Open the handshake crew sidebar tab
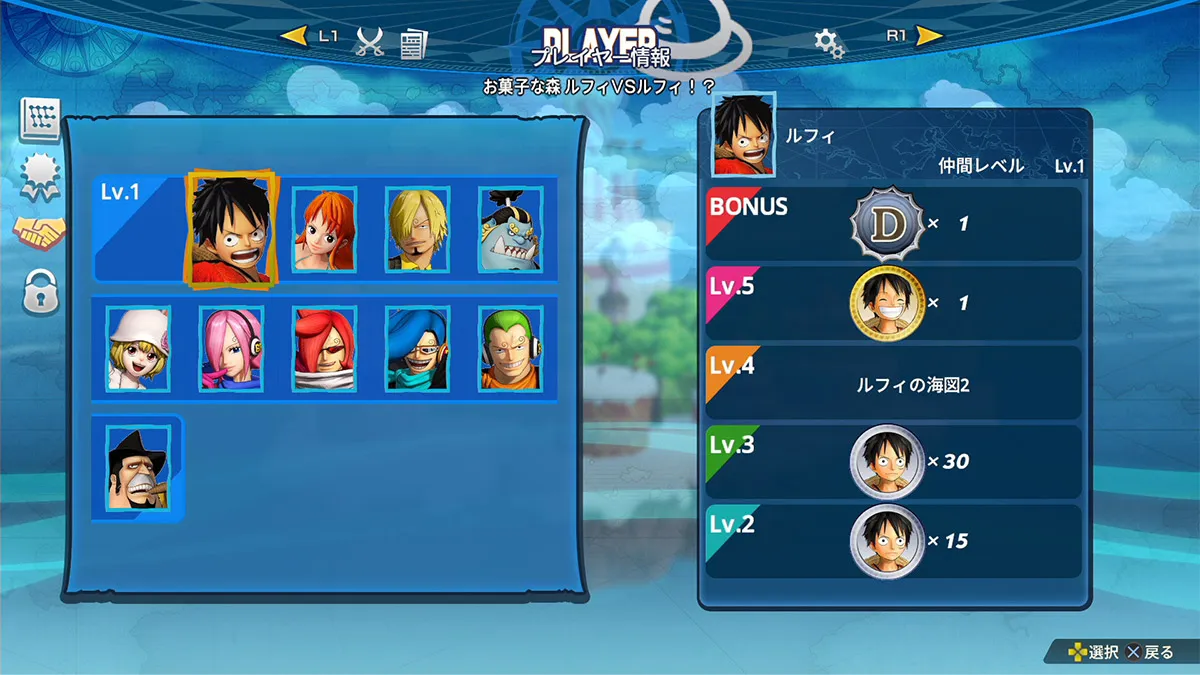This screenshot has width=1200, height=675. [39, 233]
